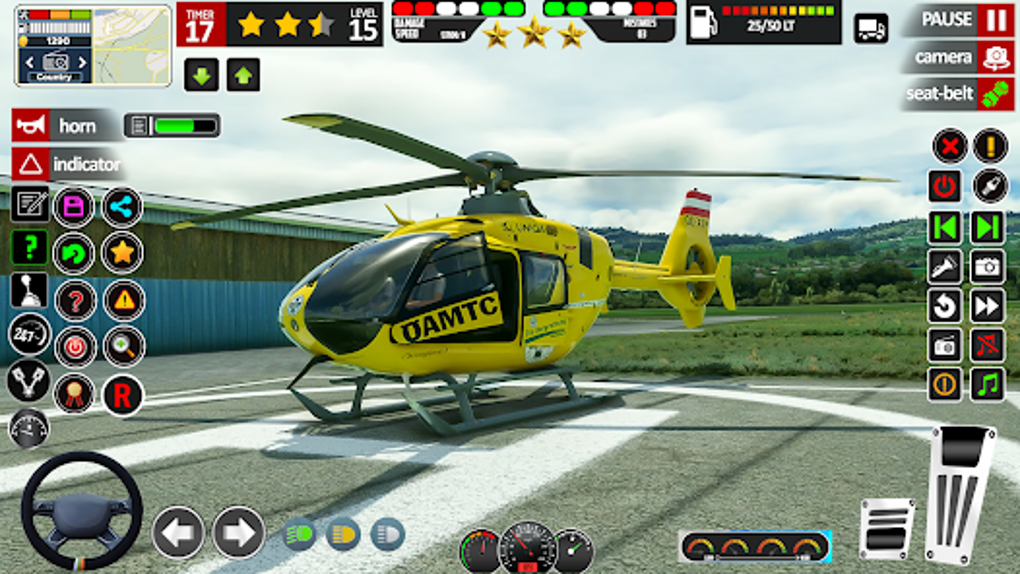Click the gear shift lever icon
This screenshot has width=1020, height=574.
(x=29, y=290)
